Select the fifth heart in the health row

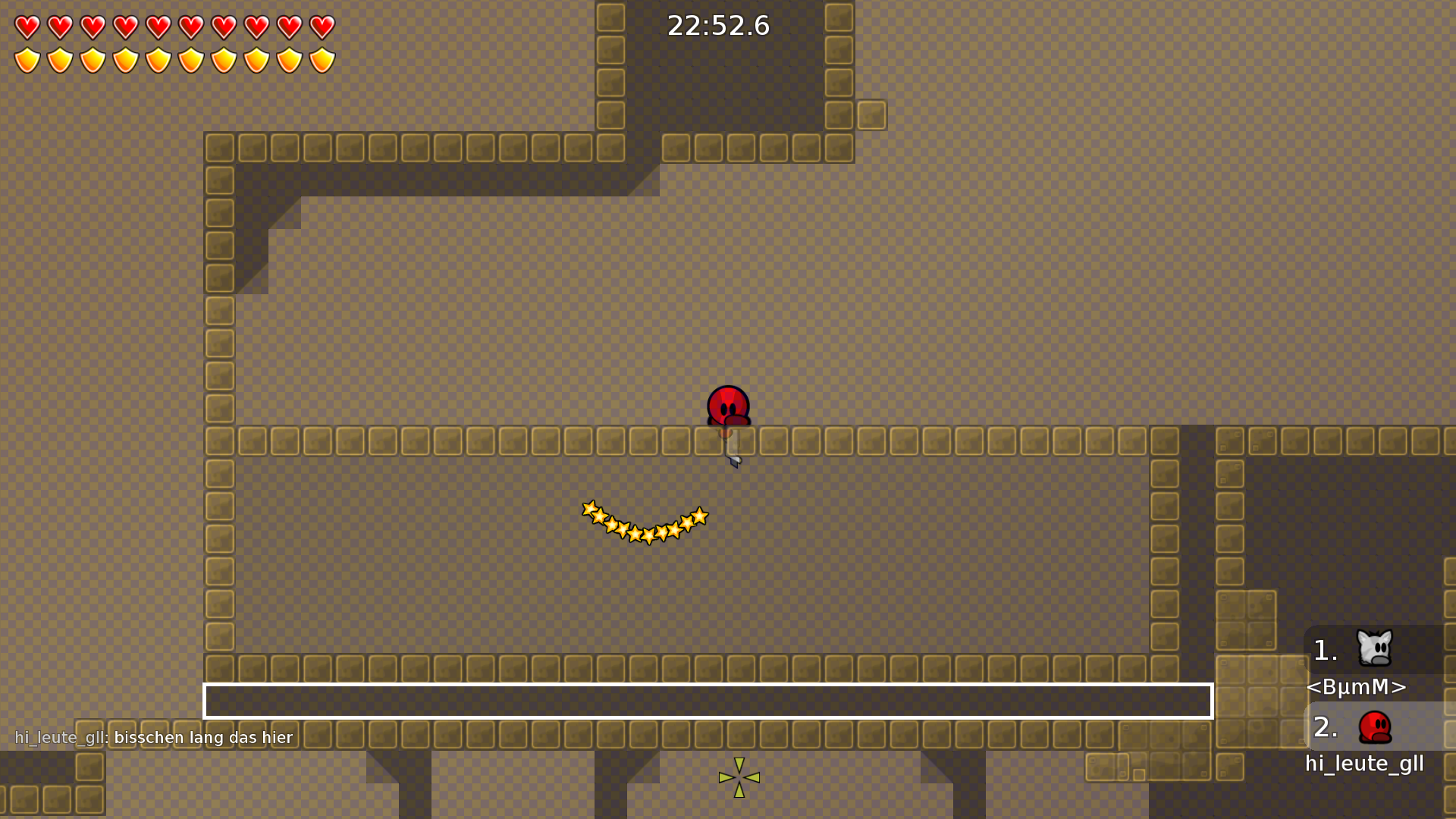pos(157,26)
